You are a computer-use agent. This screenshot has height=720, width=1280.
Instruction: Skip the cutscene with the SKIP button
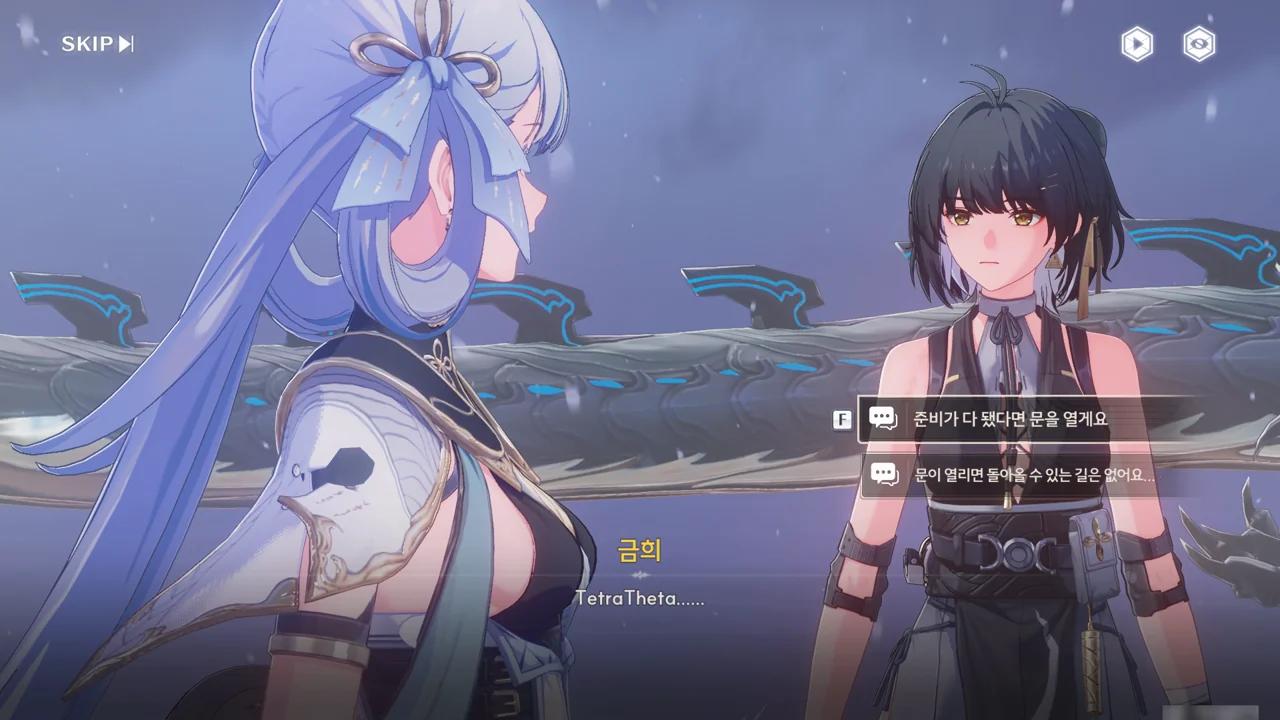[x=97, y=44]
